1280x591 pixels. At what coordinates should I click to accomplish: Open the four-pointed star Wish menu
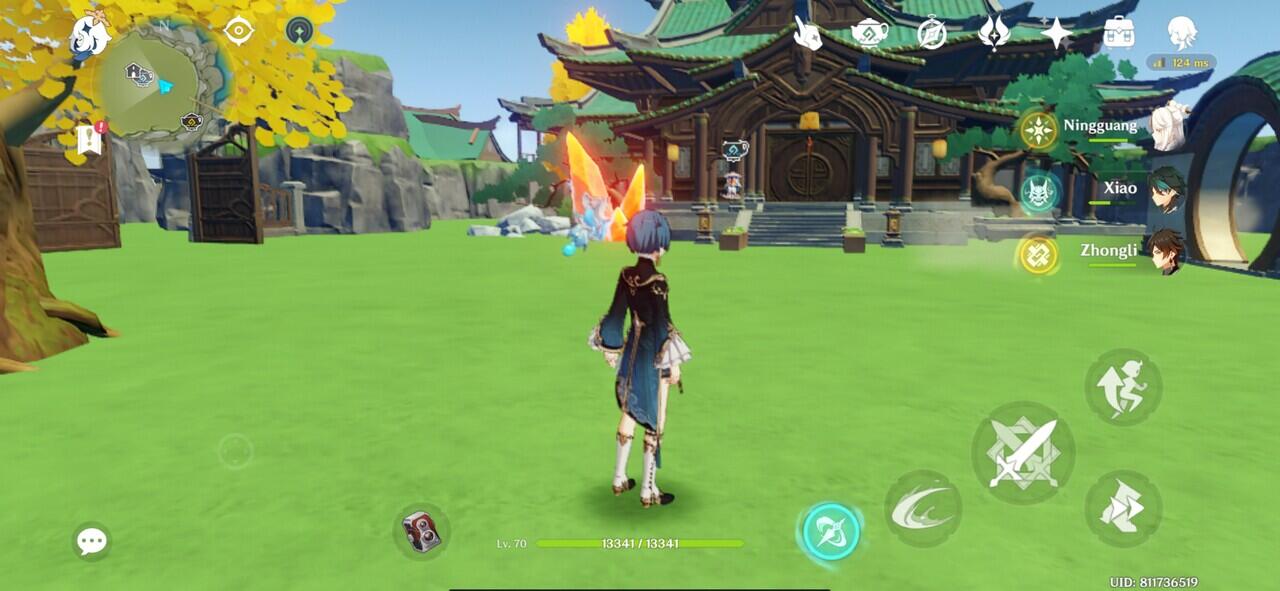1056,33
